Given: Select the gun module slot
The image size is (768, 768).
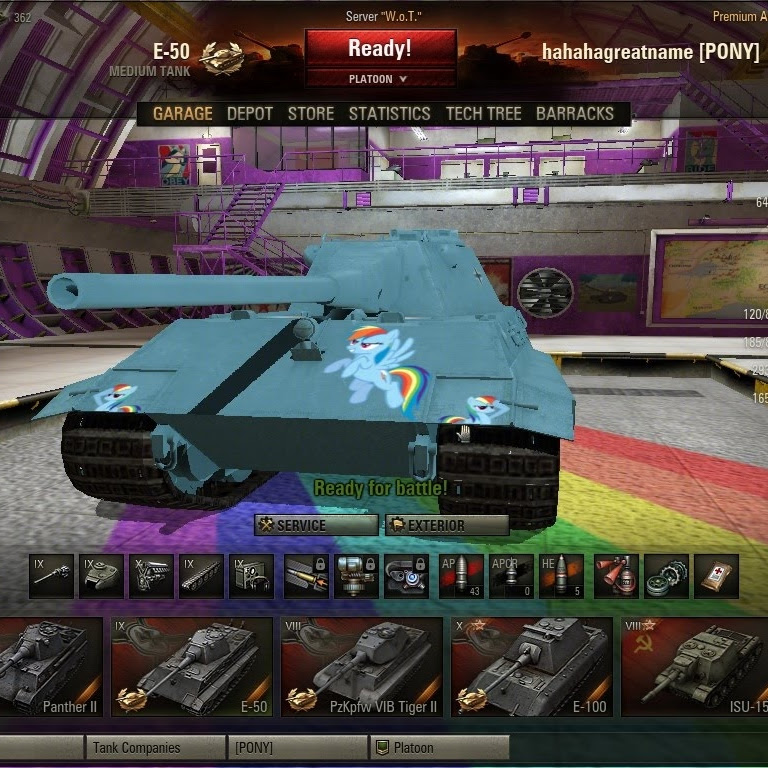Looking at the screenshot, I should tap(51, 577).
